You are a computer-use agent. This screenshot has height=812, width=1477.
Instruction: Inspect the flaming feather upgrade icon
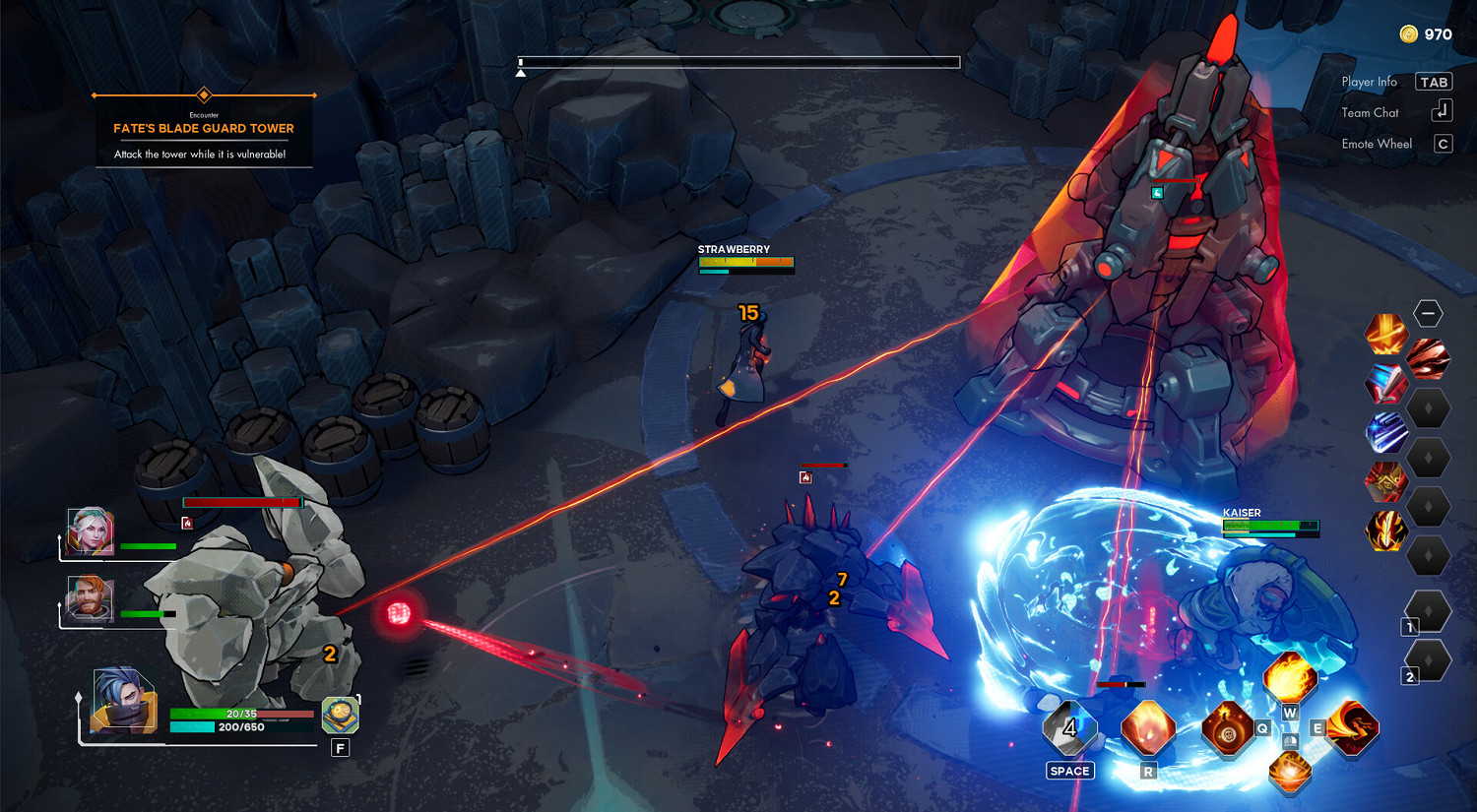(x=1385, y=531)
